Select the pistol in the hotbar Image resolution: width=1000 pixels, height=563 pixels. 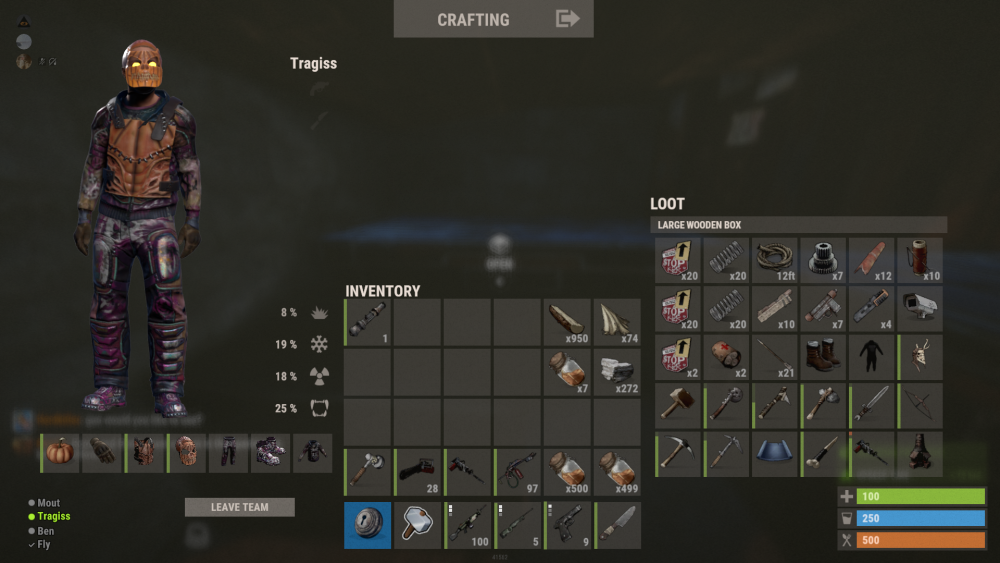pos(567,525)
